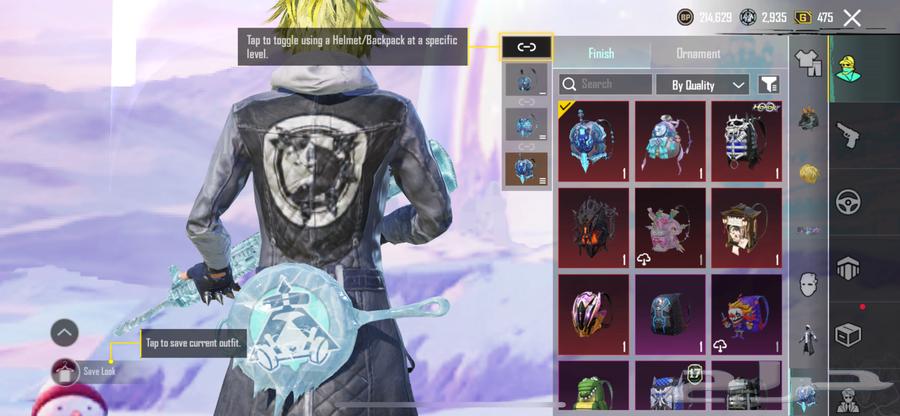The width and height of the screenshot is (900, 416).
Task: Open the steering wheel vehicle category
Action: (849, 202)
